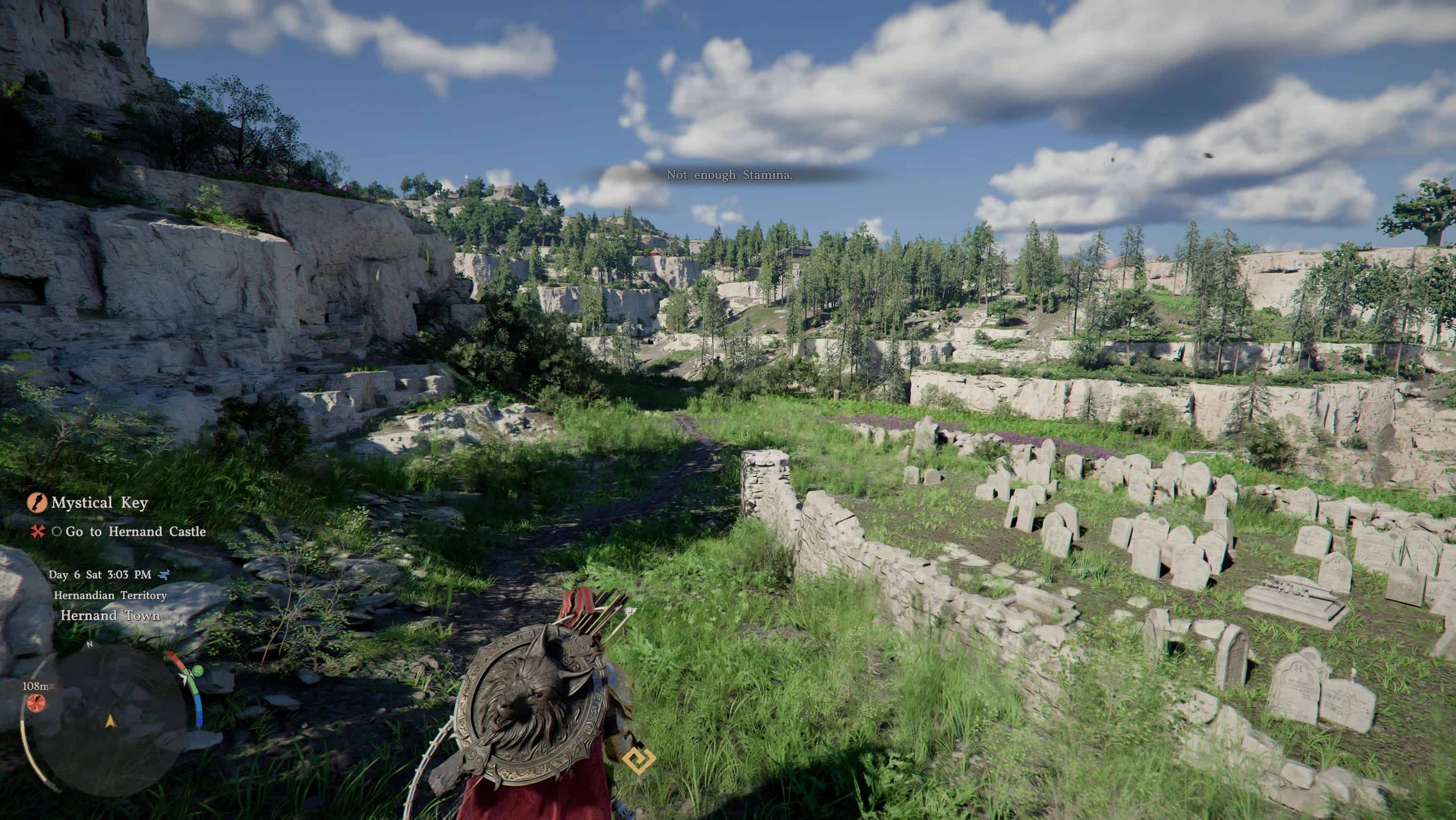Image resolution: width=1456 pixels, height=820 pixels.
Task: Click the green orb beside the minimap
Action: pyautogui.click(x=197, y=671)
